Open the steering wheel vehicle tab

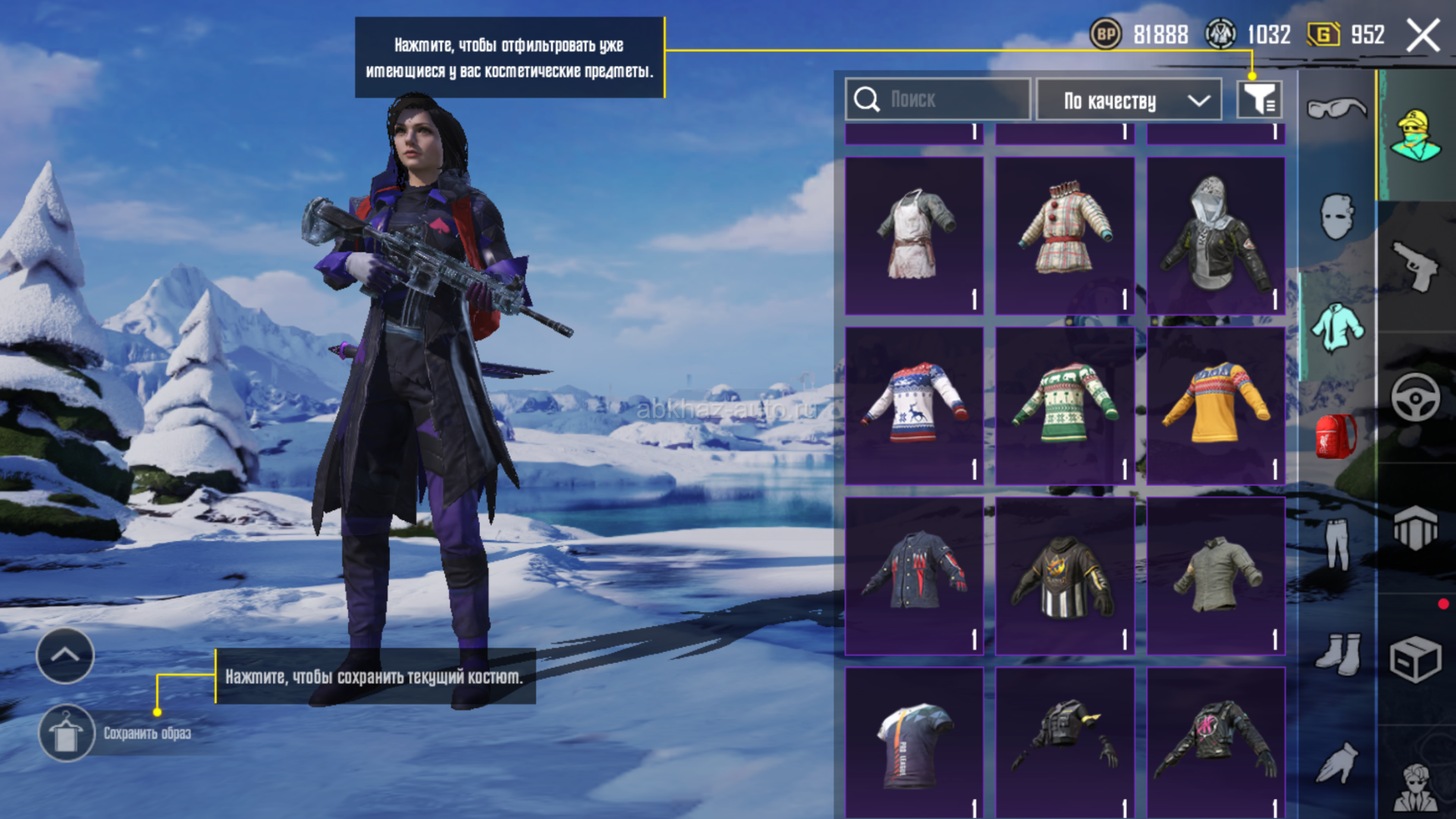(1415, 397)
